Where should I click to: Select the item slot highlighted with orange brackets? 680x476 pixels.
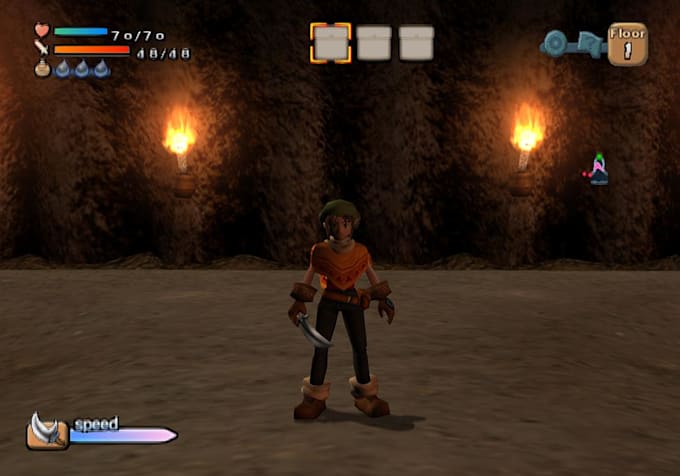(x=331, y=43)
